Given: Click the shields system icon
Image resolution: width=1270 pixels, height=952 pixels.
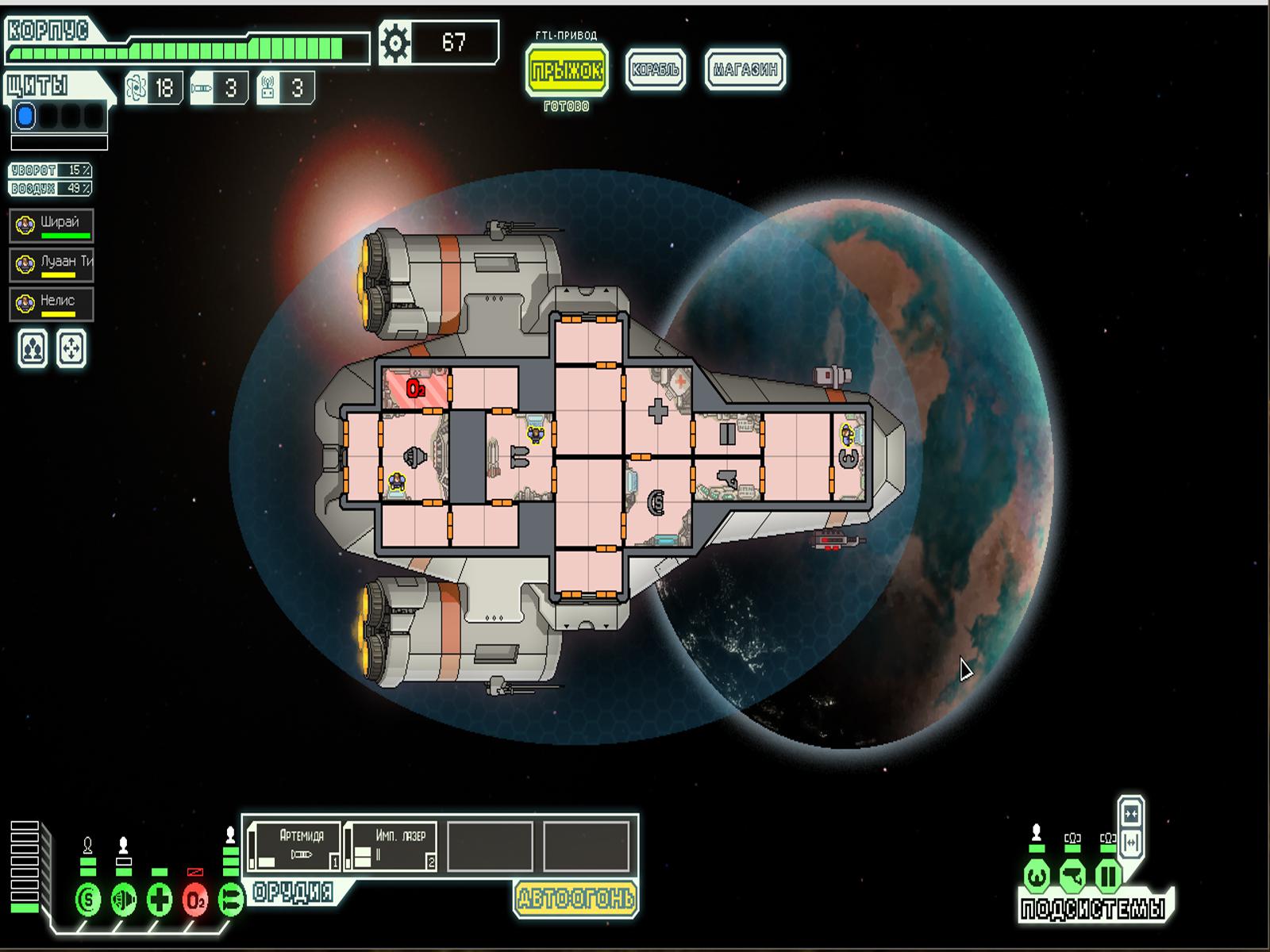Looking at the screenshot, I should [x=88, y=900].
